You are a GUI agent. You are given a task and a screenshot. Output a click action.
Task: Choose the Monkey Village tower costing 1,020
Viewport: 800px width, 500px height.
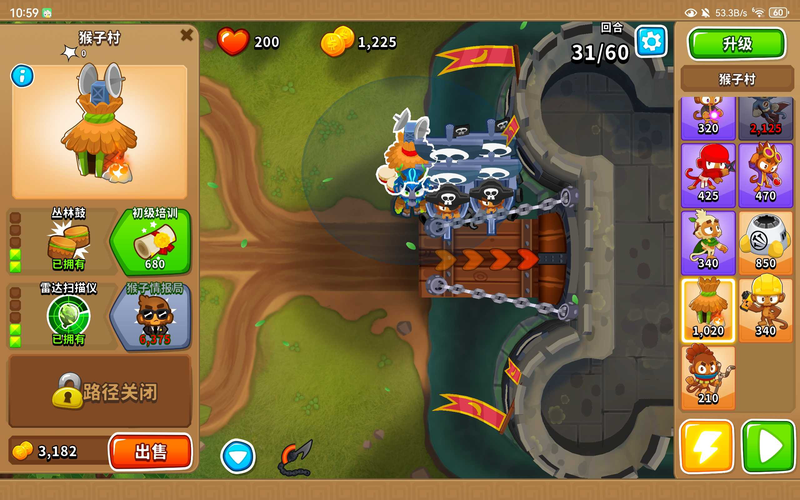click(x=708, y=309)
